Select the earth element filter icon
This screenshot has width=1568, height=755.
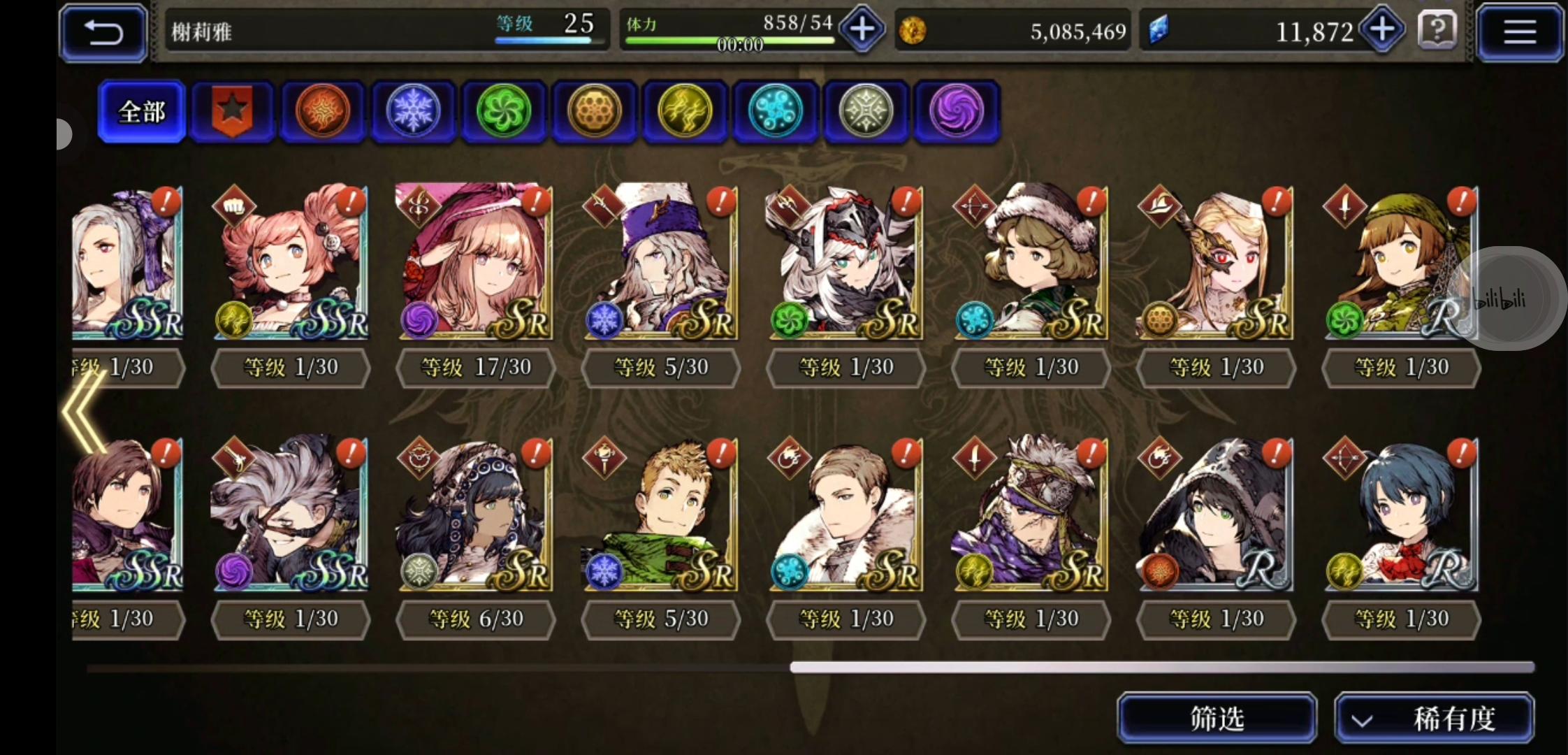pyautogui.click(x=595, y=112)
